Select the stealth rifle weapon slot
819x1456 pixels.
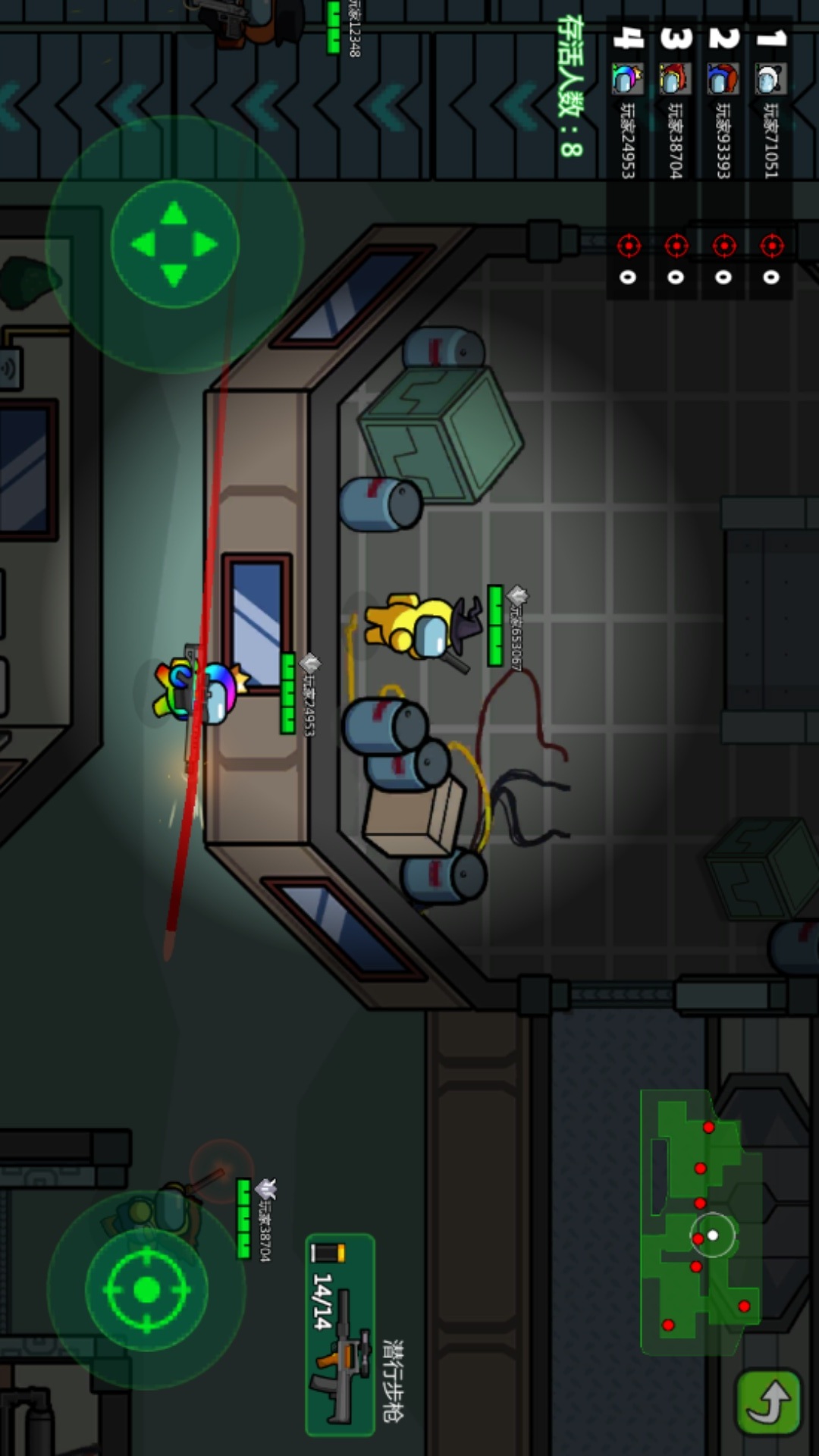click(x=340, y=1335)
